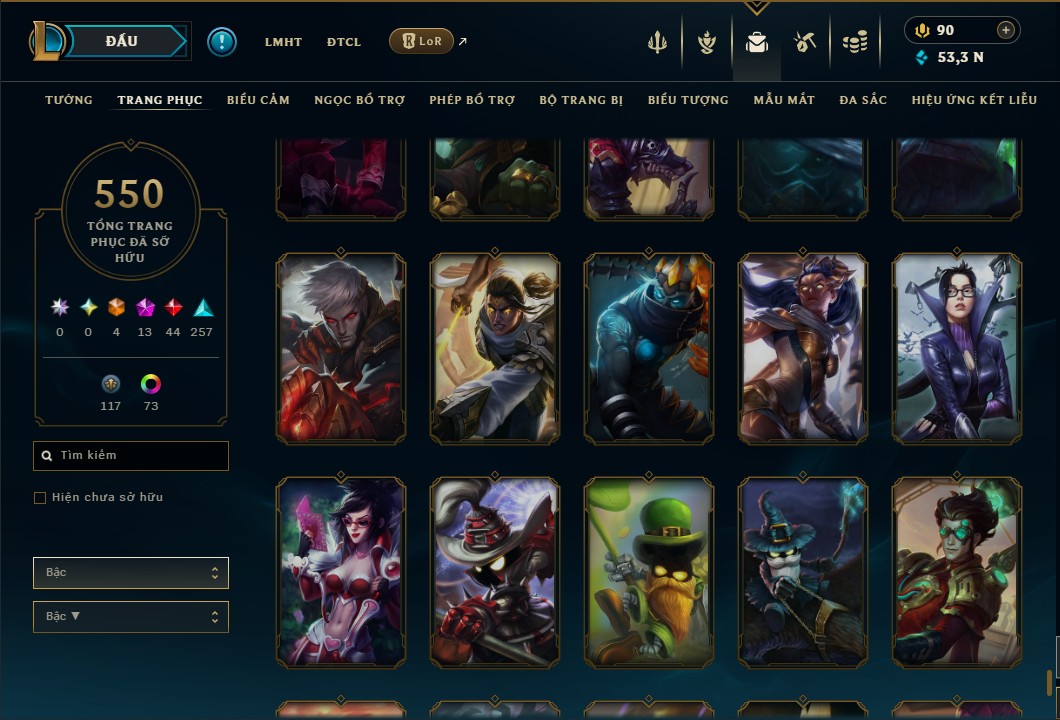Image resolution: width=1060 pixels, height=720 pixels.
Task: Select the green leprechaun hat skin card
Action: coord(649,572)
